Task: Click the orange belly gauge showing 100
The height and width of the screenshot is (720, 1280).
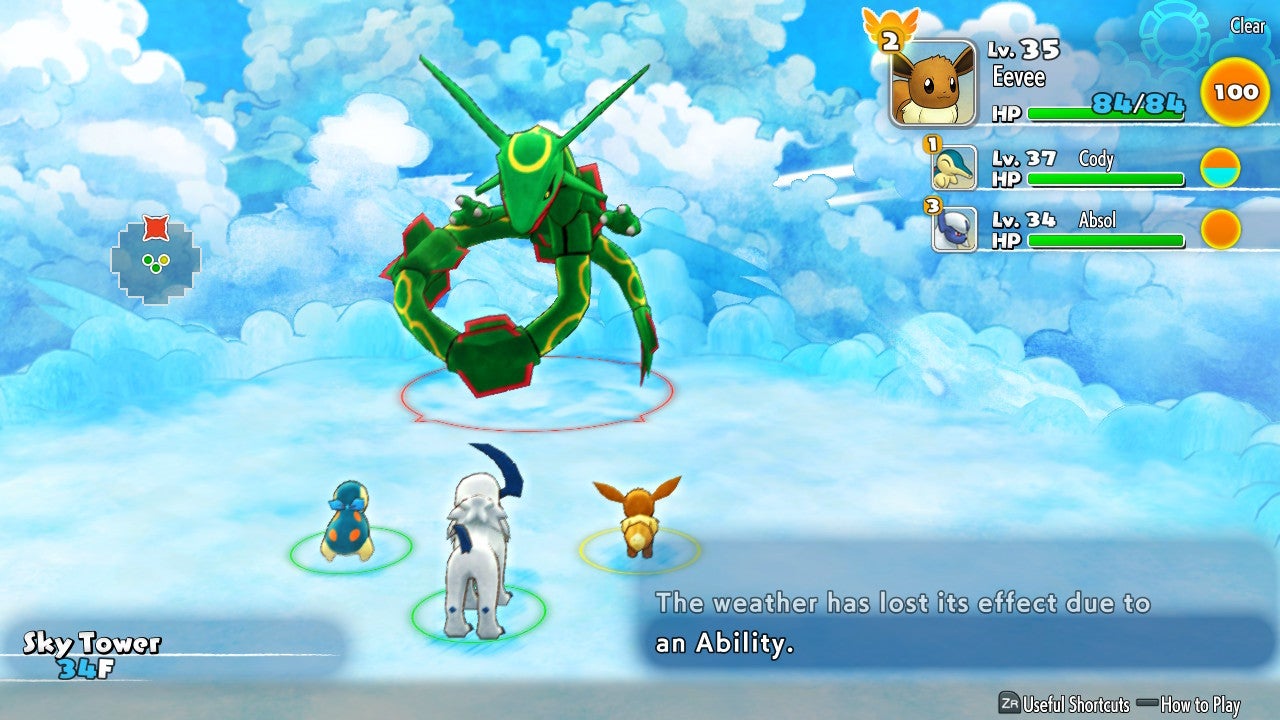Action: [1235, 92]
